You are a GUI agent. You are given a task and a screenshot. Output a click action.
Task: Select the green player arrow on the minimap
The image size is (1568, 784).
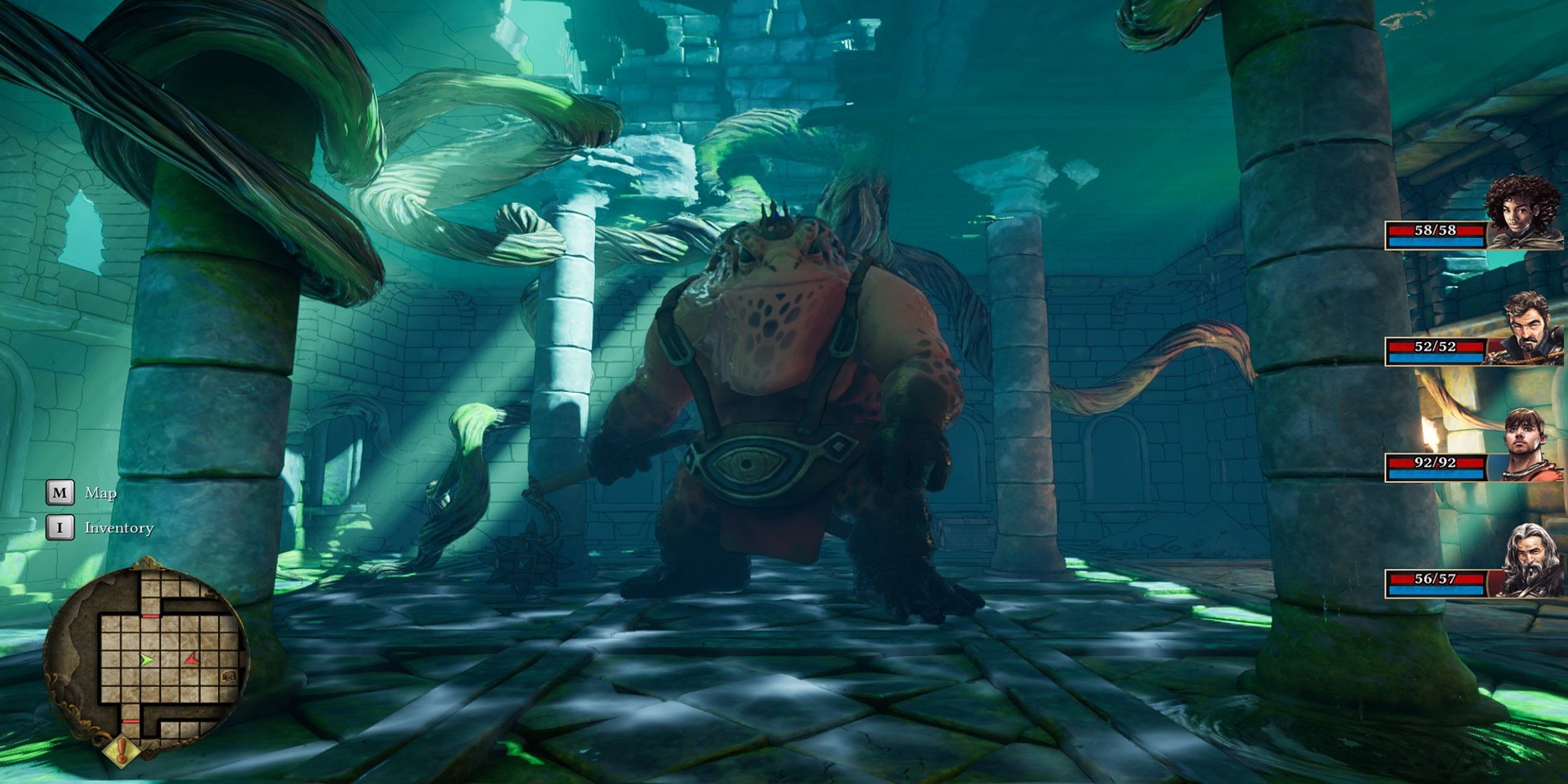[147, 660]
